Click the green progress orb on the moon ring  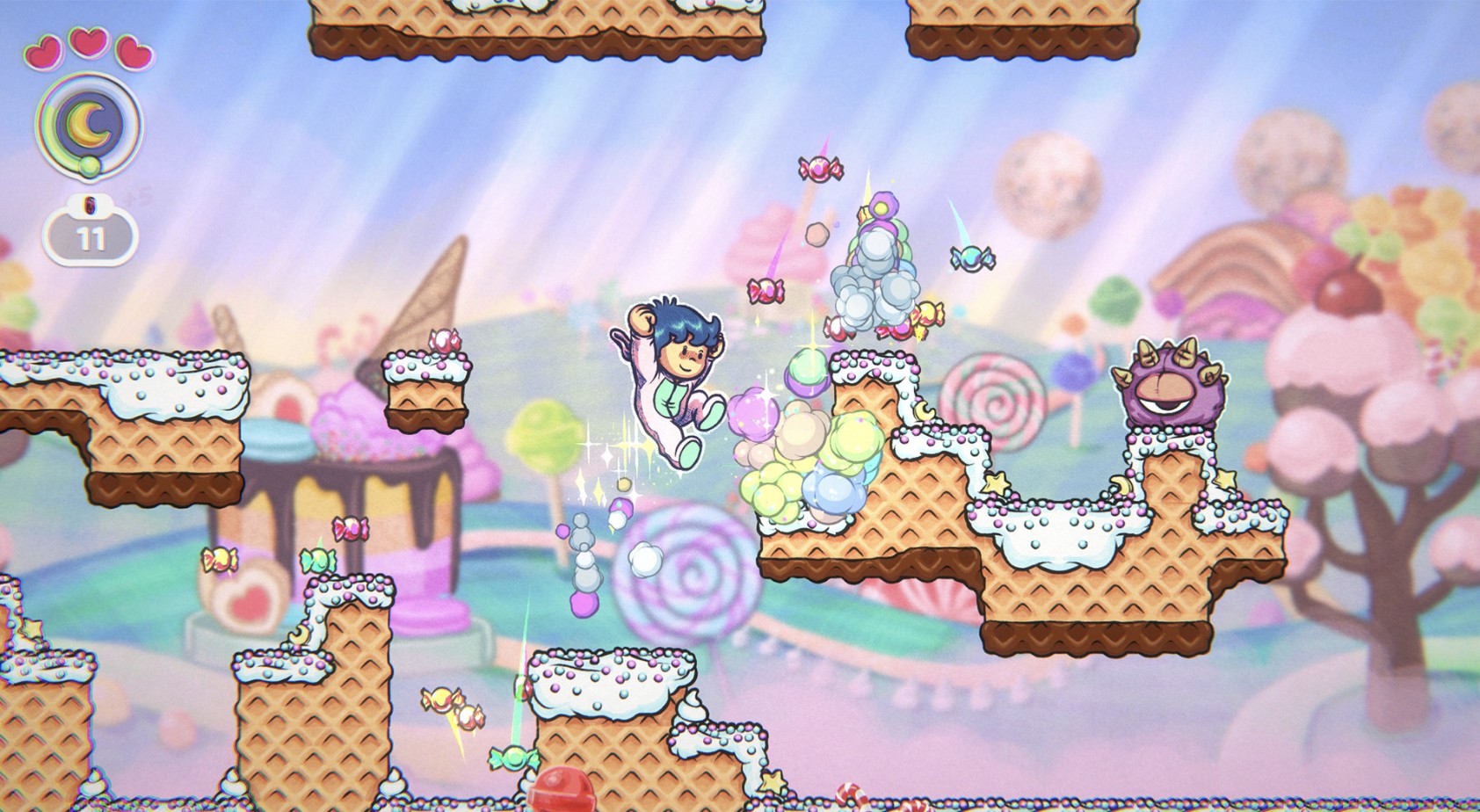point(88,167)
